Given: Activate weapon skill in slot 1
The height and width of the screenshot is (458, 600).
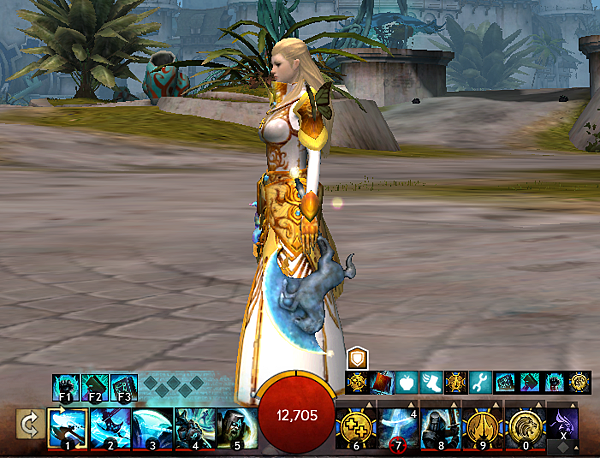Looking at the screenshot, I should point(68,427).
